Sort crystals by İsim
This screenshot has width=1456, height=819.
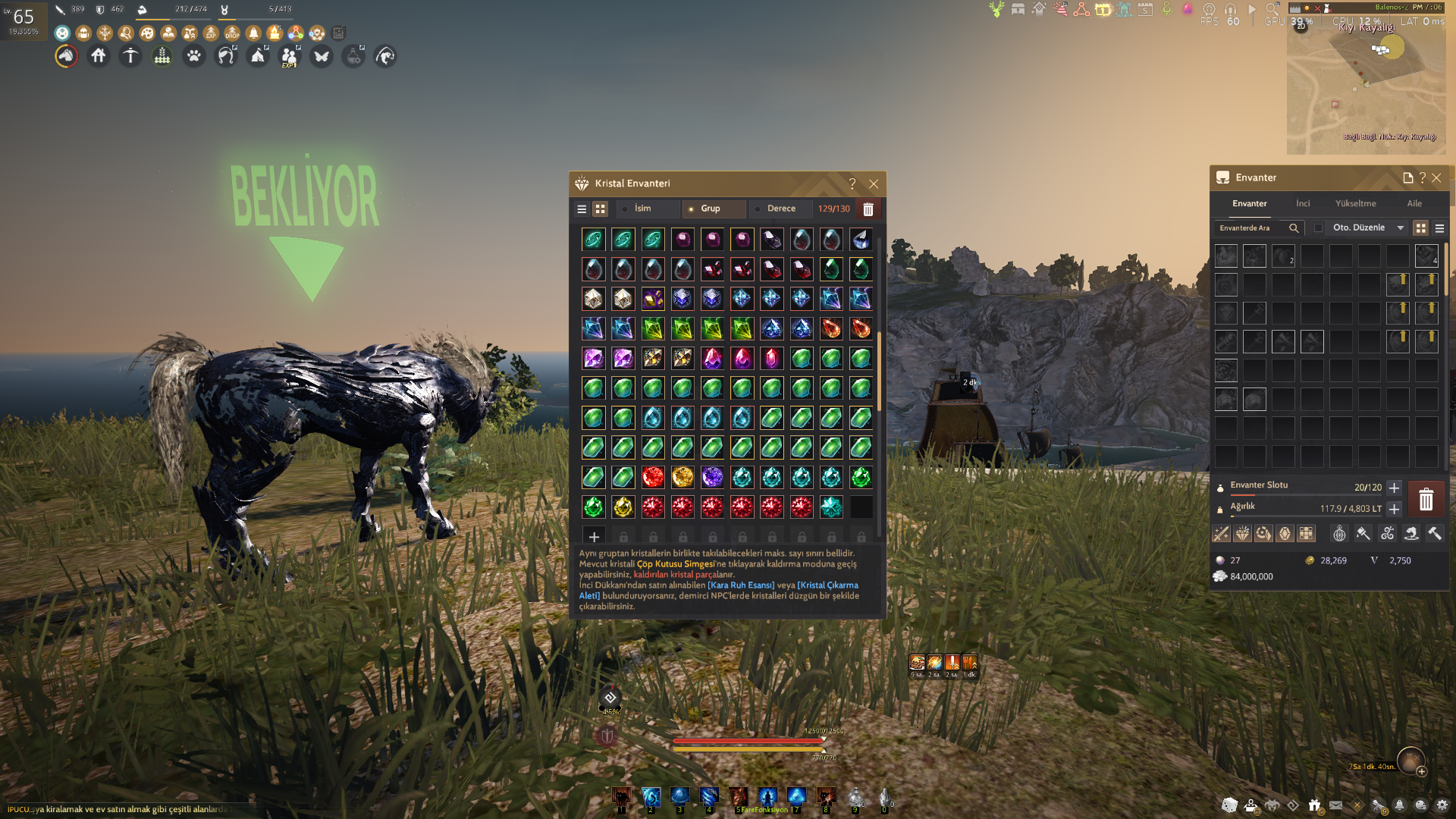point(642,209)
